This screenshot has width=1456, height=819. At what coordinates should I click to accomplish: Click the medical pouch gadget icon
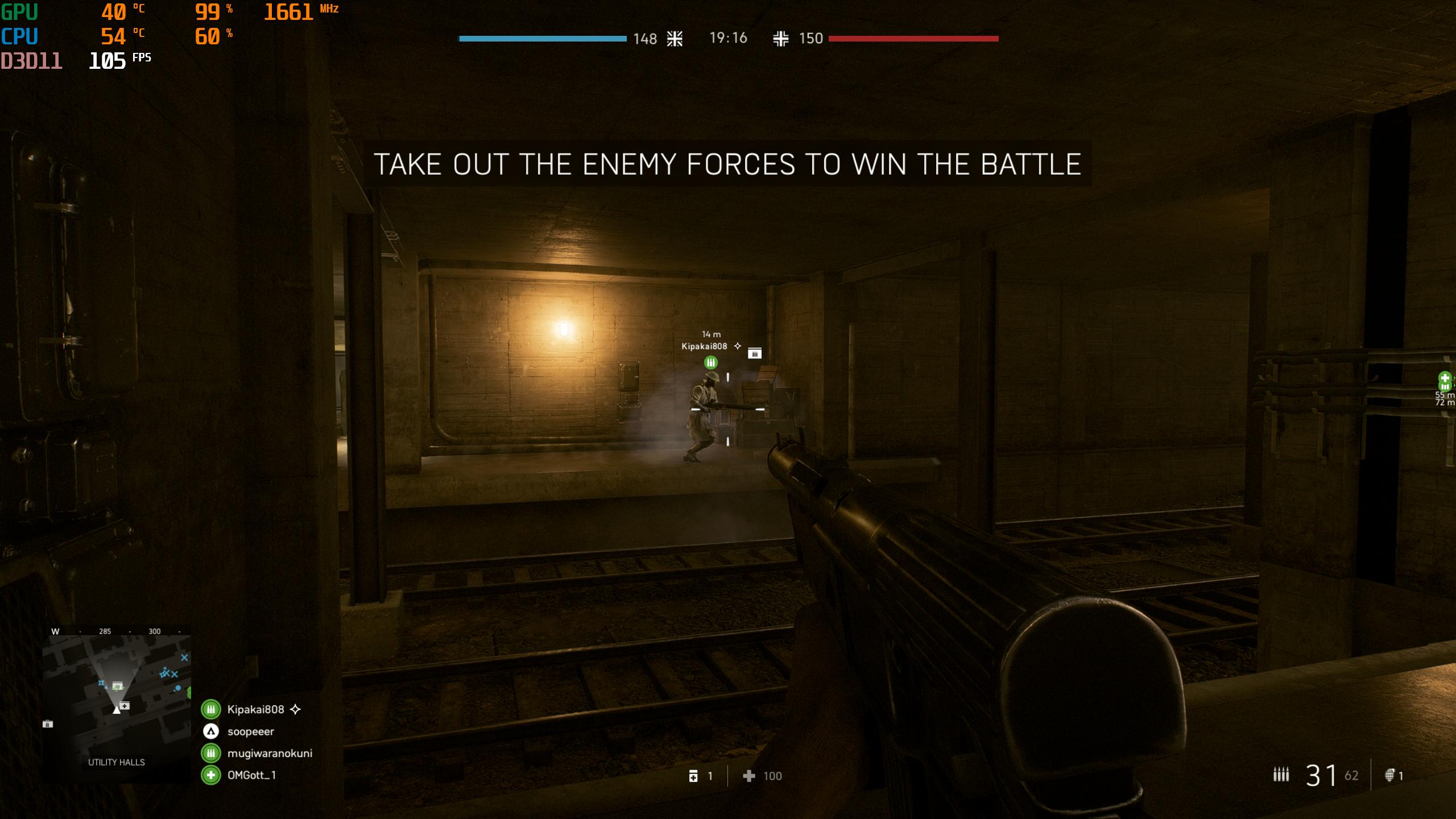tap(693, 776)
